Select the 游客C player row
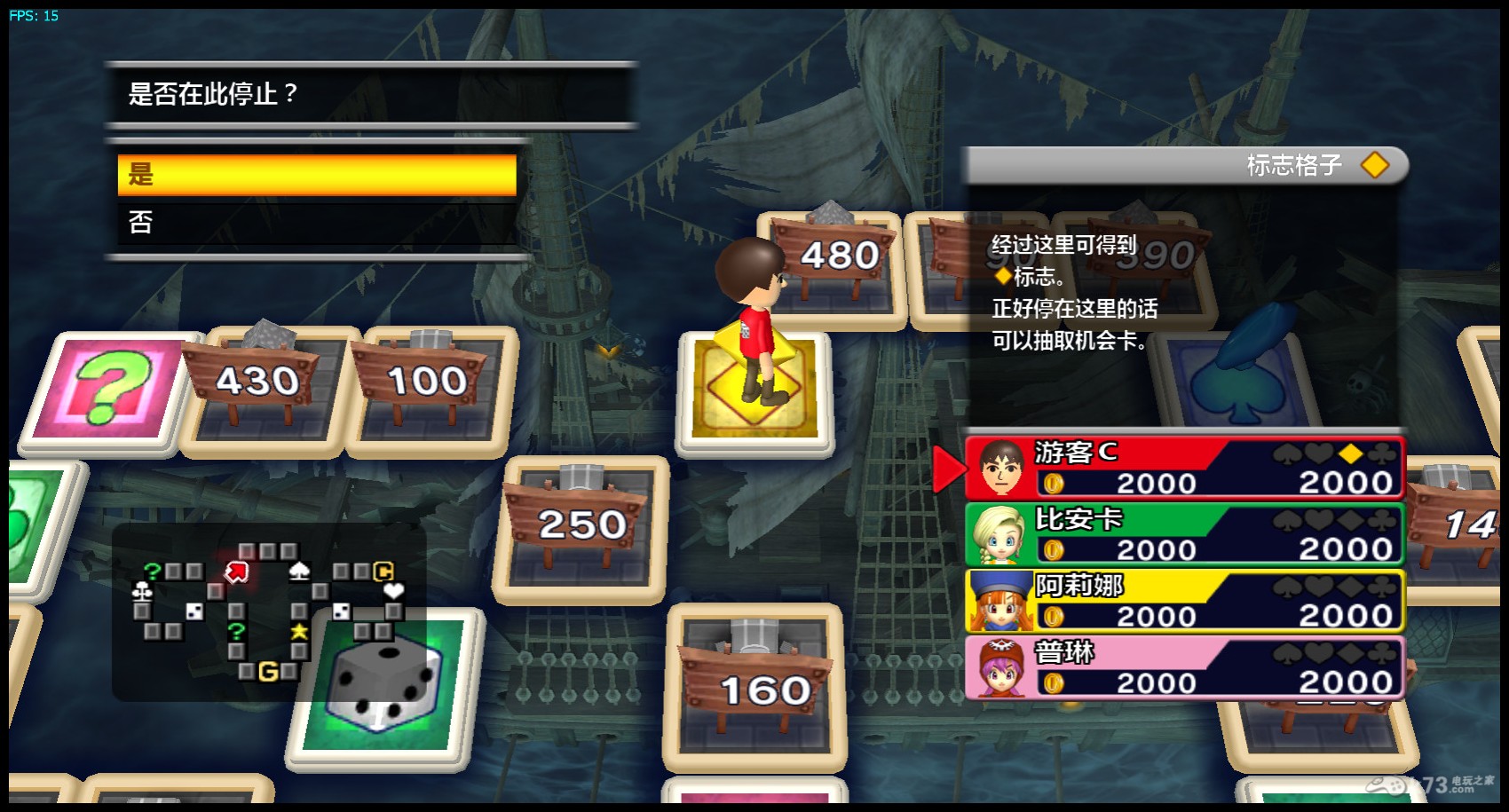This screenshot has height=812, width=1509. (x=1184, y=468)
